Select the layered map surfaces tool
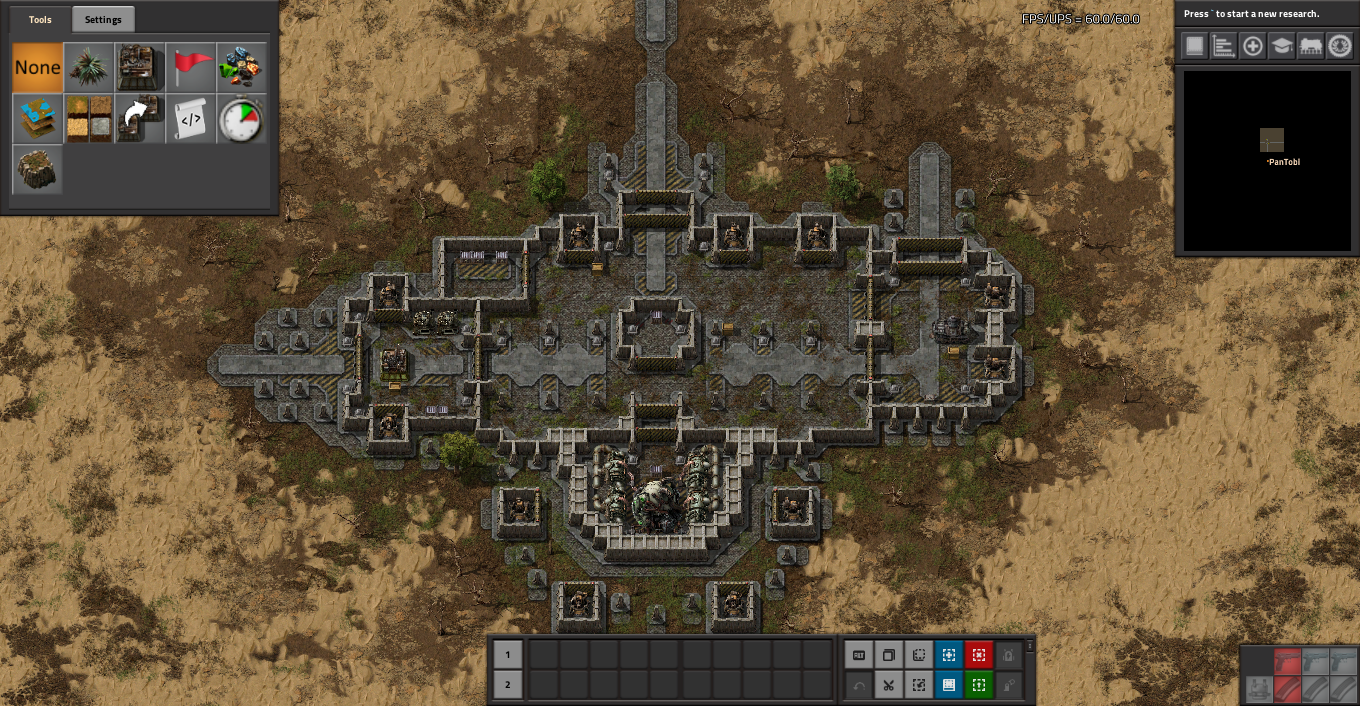Screen dimensions: 1360x706 [x=38, y=119]
